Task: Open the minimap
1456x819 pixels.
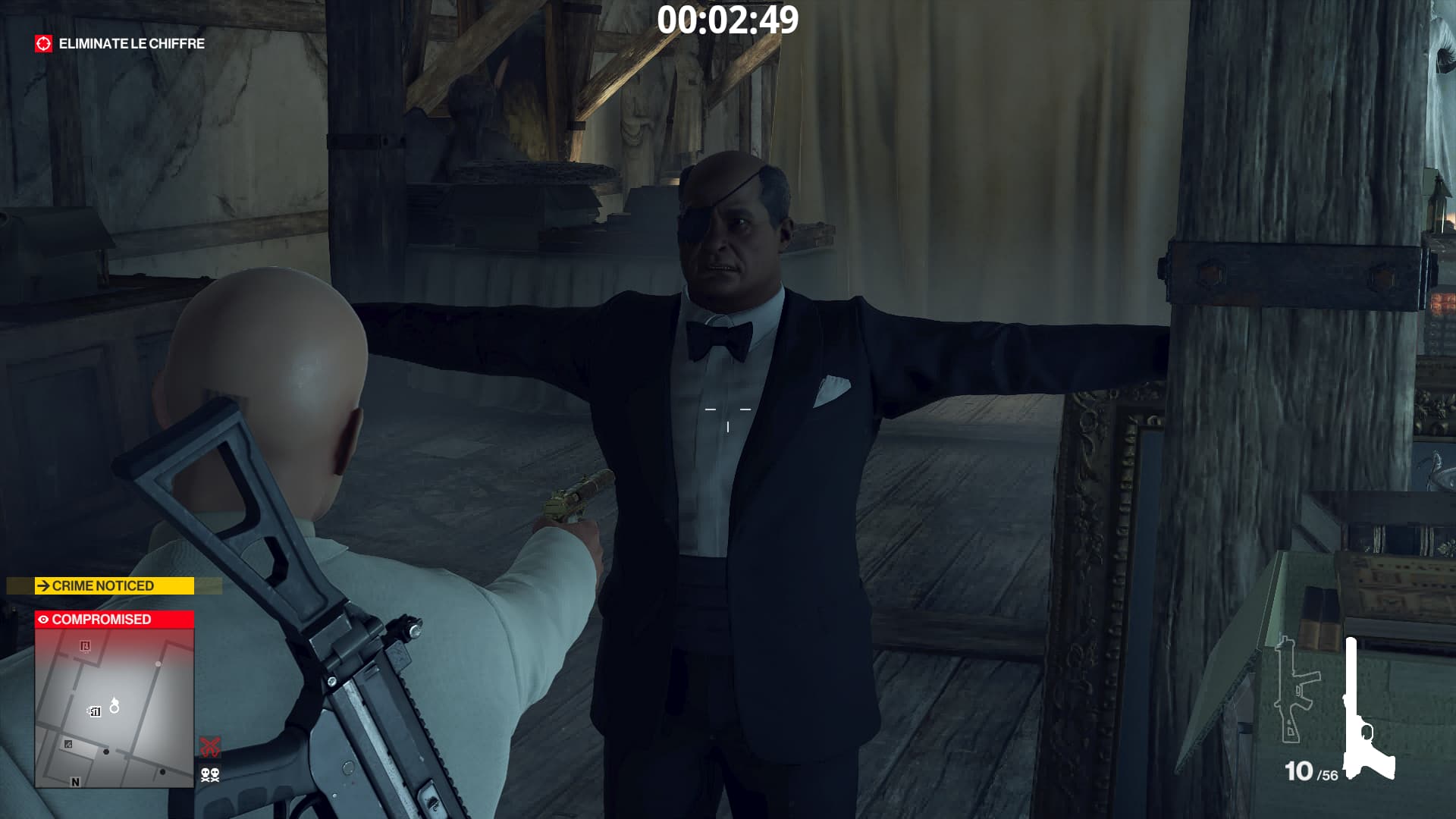Action: tap(115, 708)
